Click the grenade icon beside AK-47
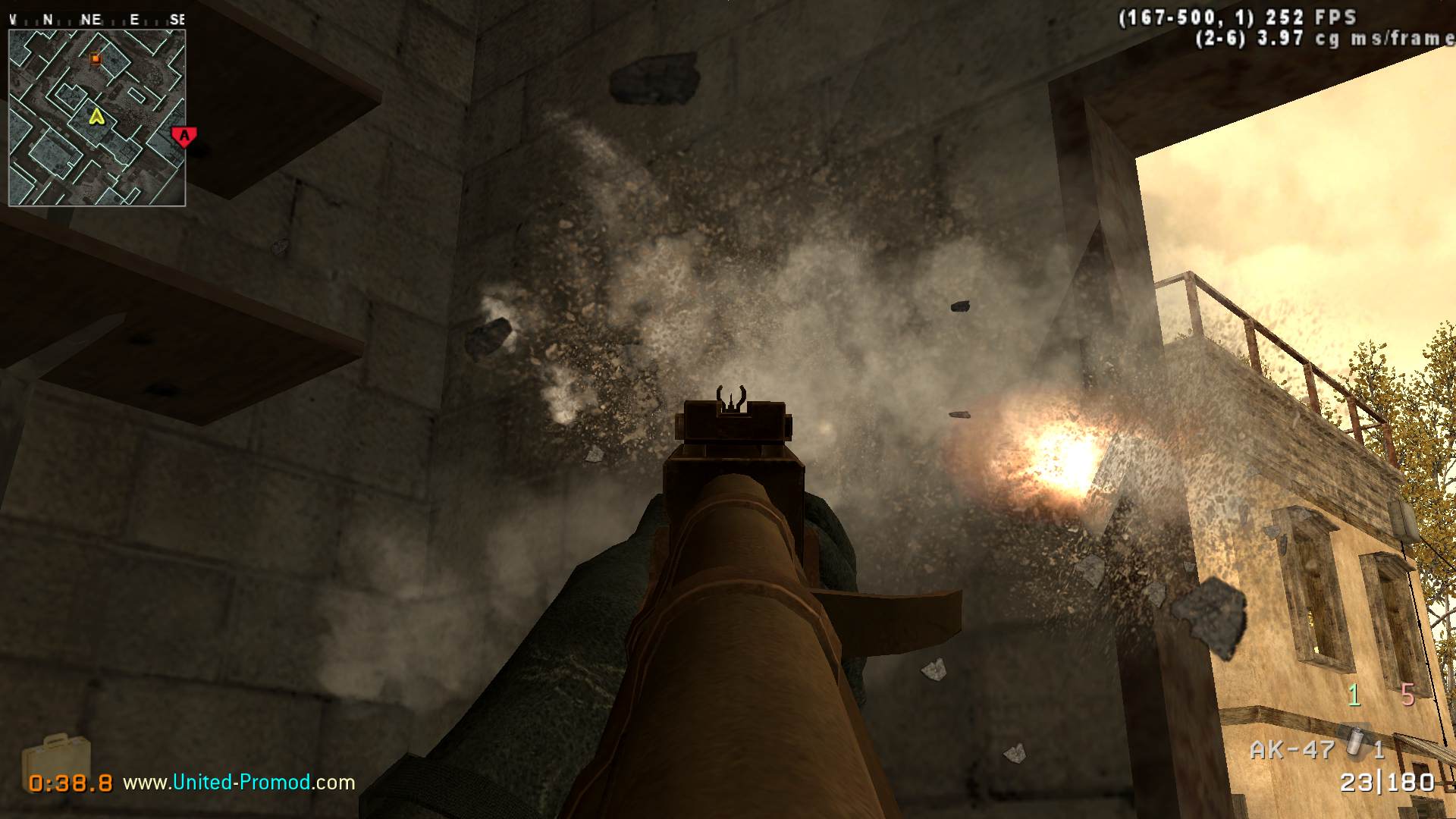This screenshot has height=819, width=1456. tap(1356, 741)
